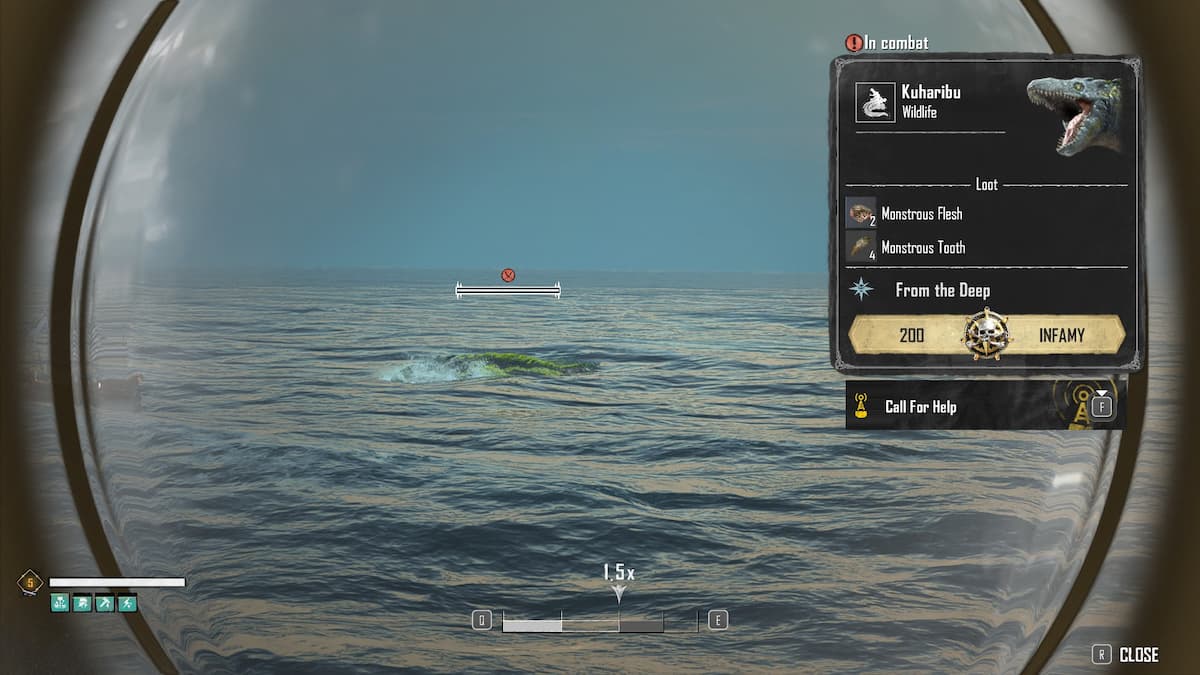Click the red enemy marker above target
The width and height of the screenshot is (1200, 675).
(x=508, y=275)
